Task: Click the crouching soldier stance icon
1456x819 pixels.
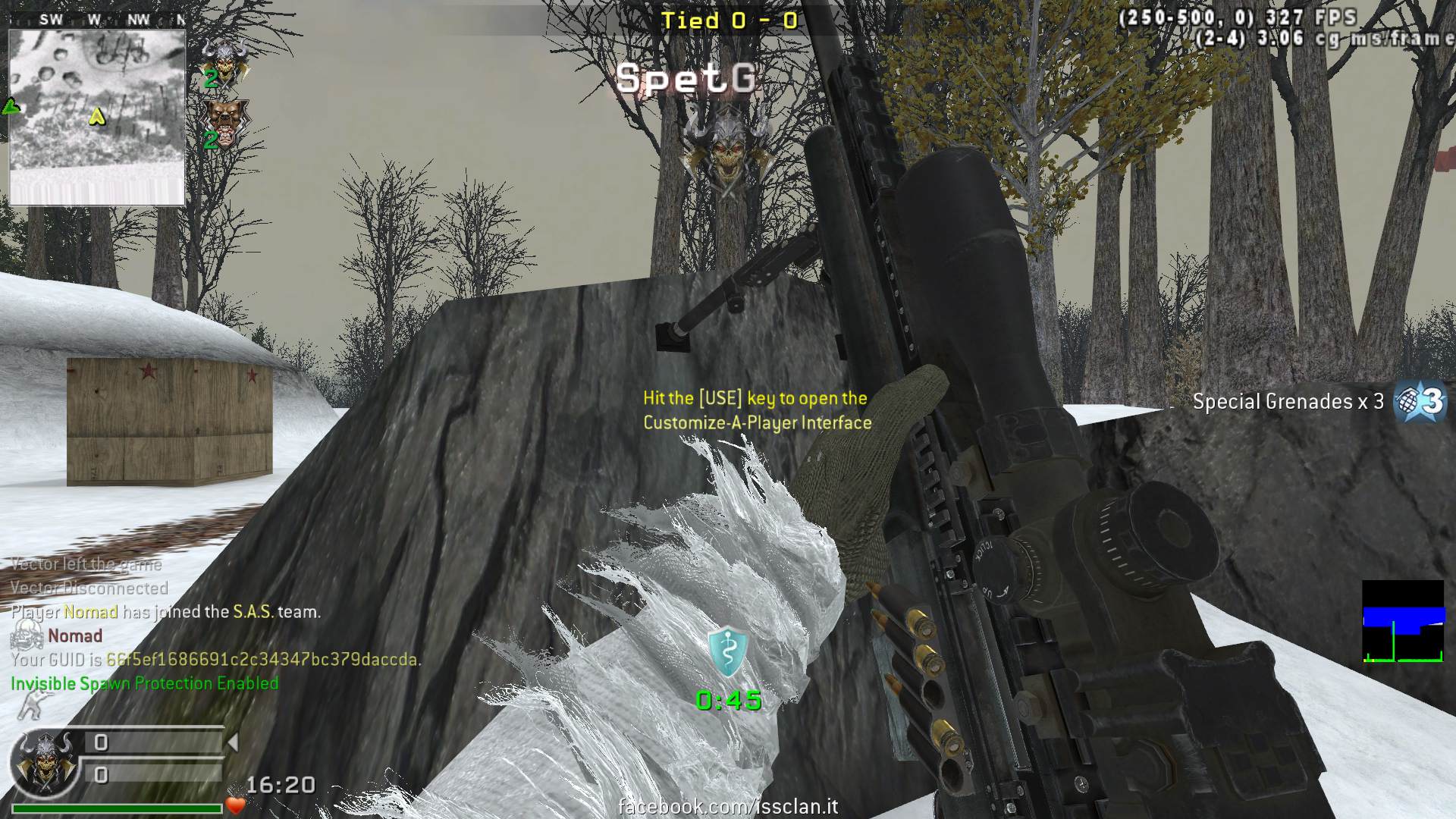Action: coord(28,707)
